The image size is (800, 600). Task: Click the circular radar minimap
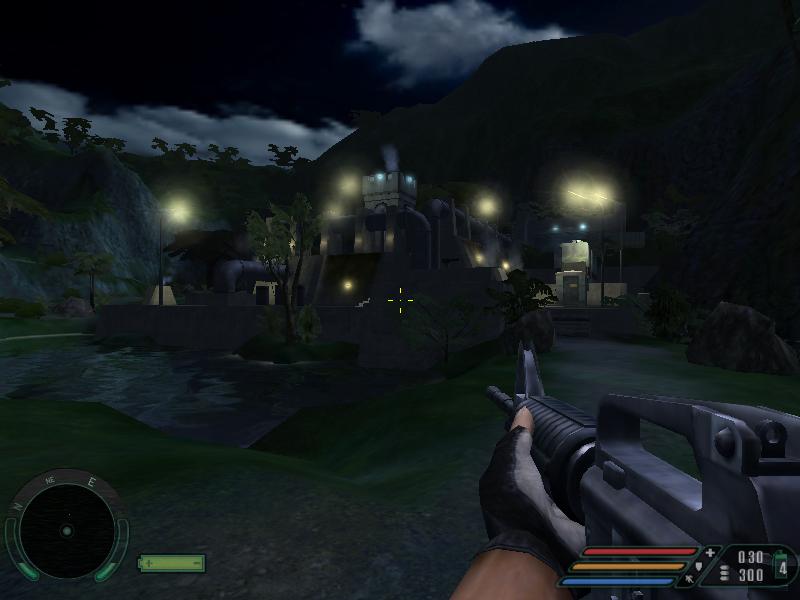[x=66, y=529]
